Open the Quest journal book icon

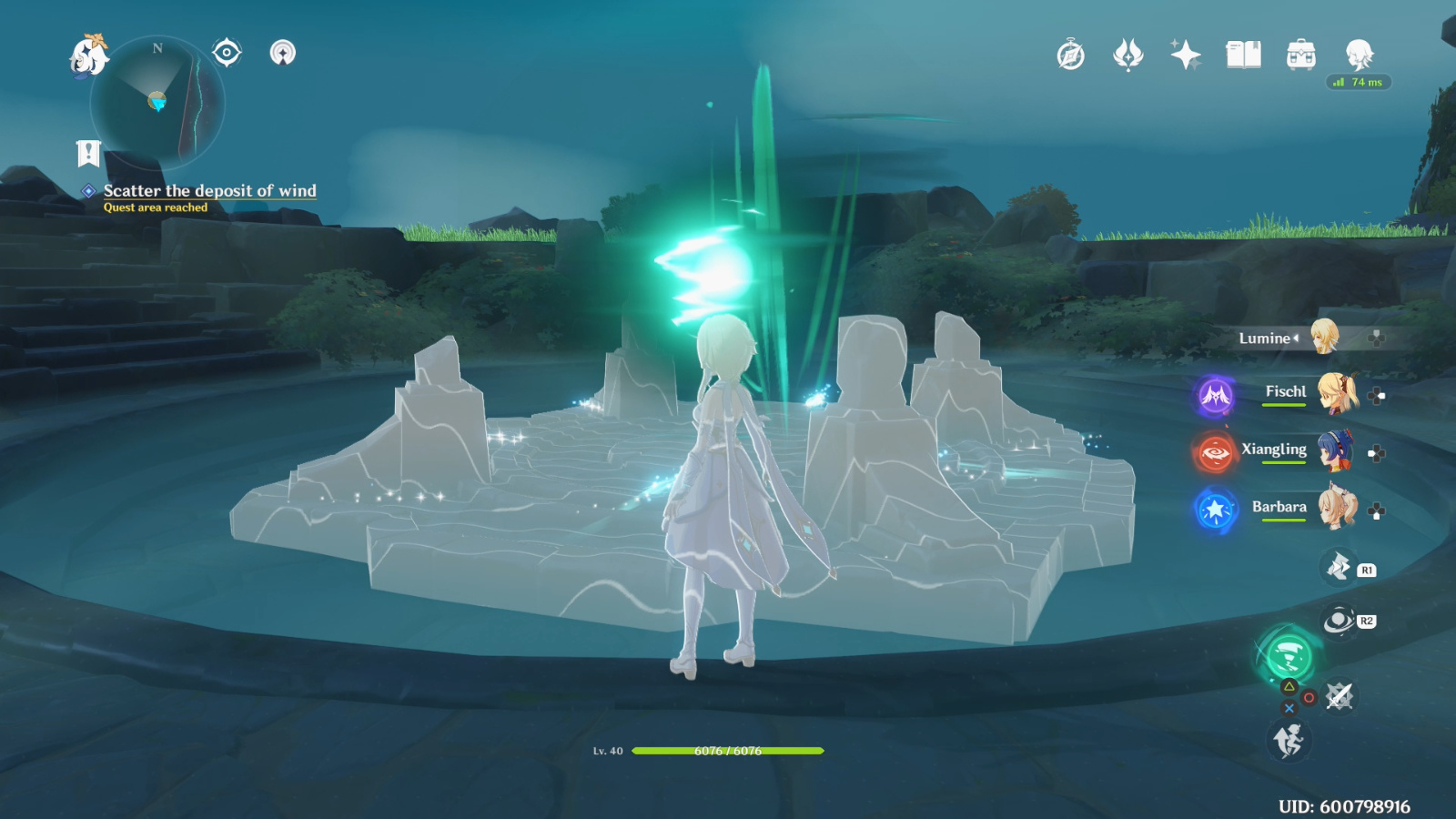[1244, 55]
